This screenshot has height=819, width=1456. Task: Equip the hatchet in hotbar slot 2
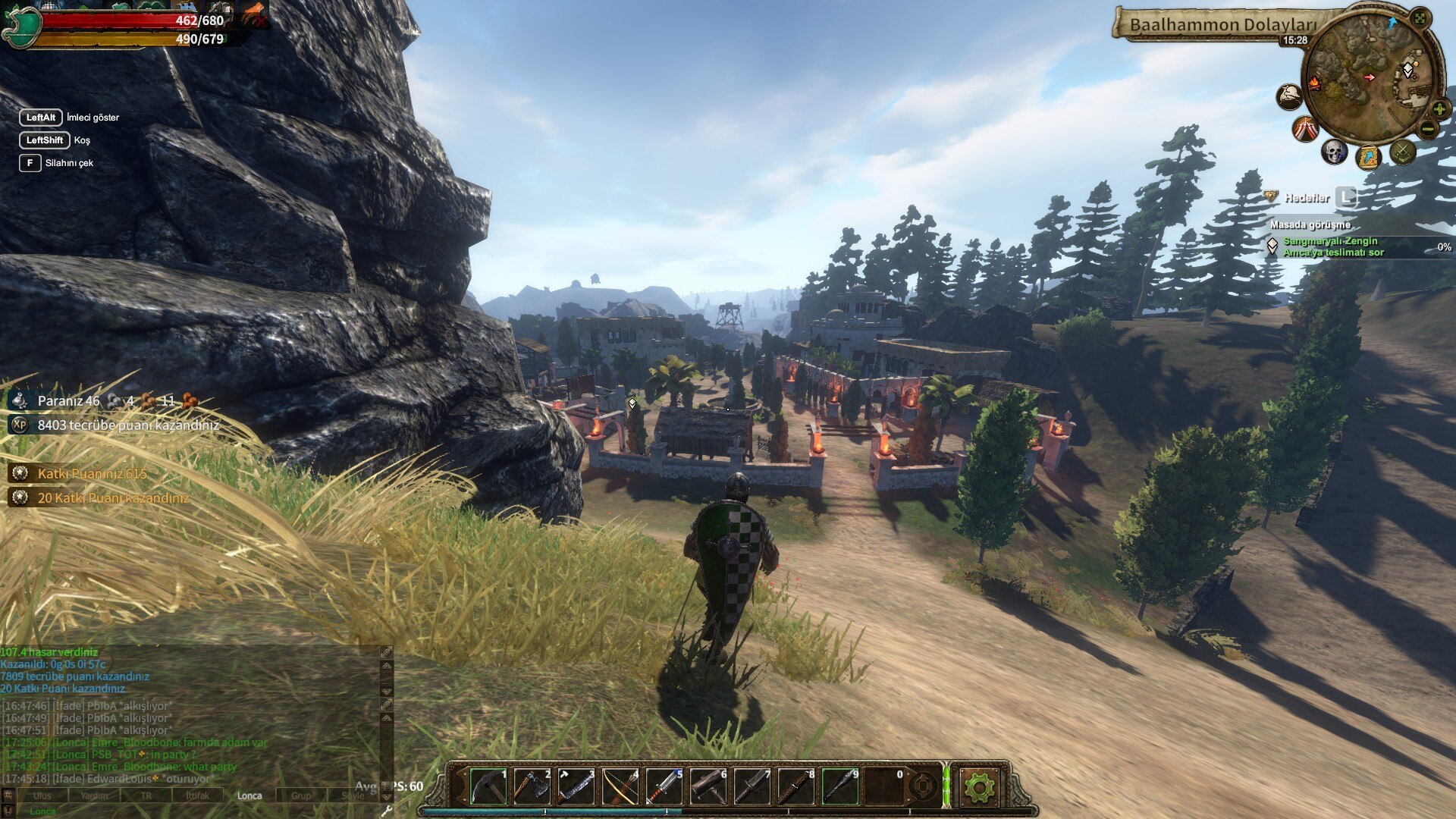pyautogui.click(x=532, y=786)
